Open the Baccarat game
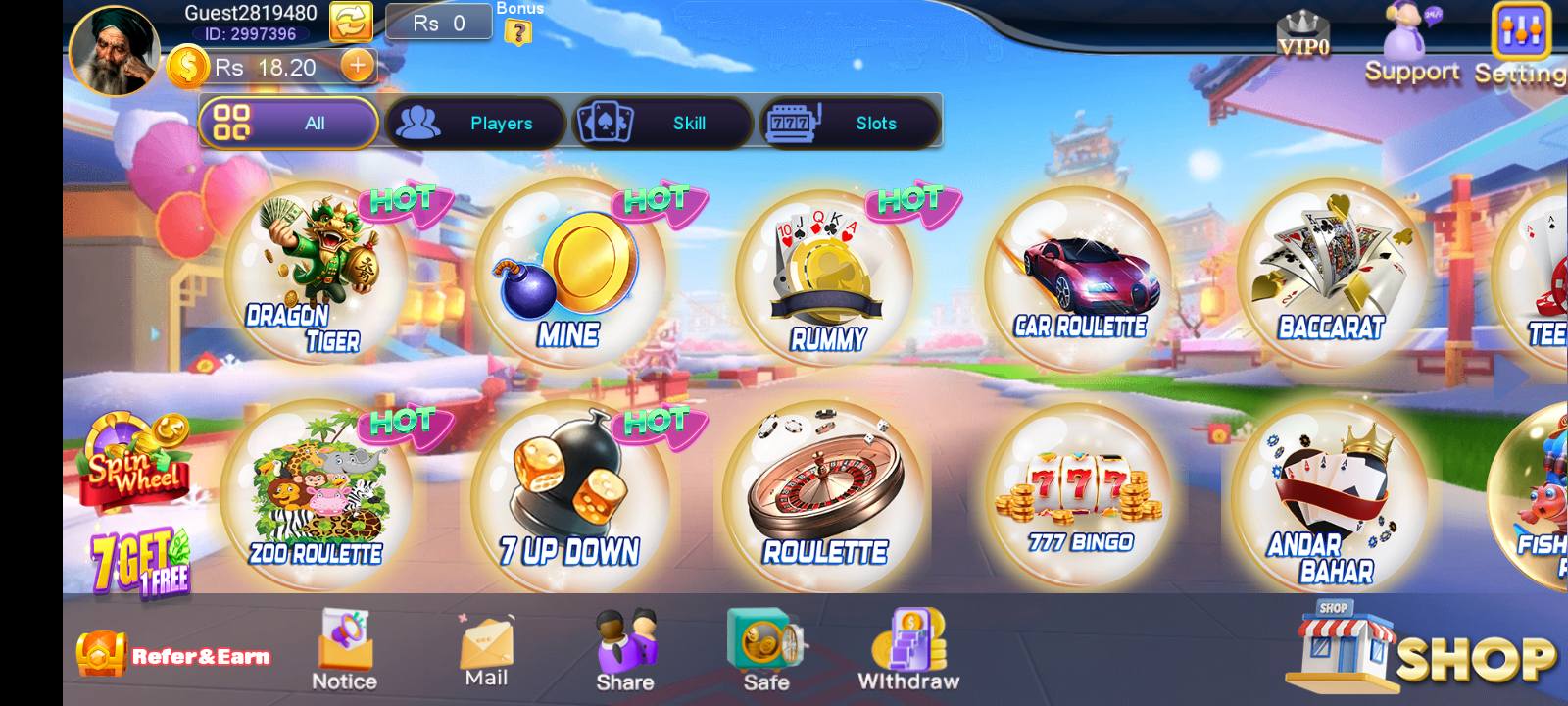The image size is (1568, 706). pos(1333,275)
